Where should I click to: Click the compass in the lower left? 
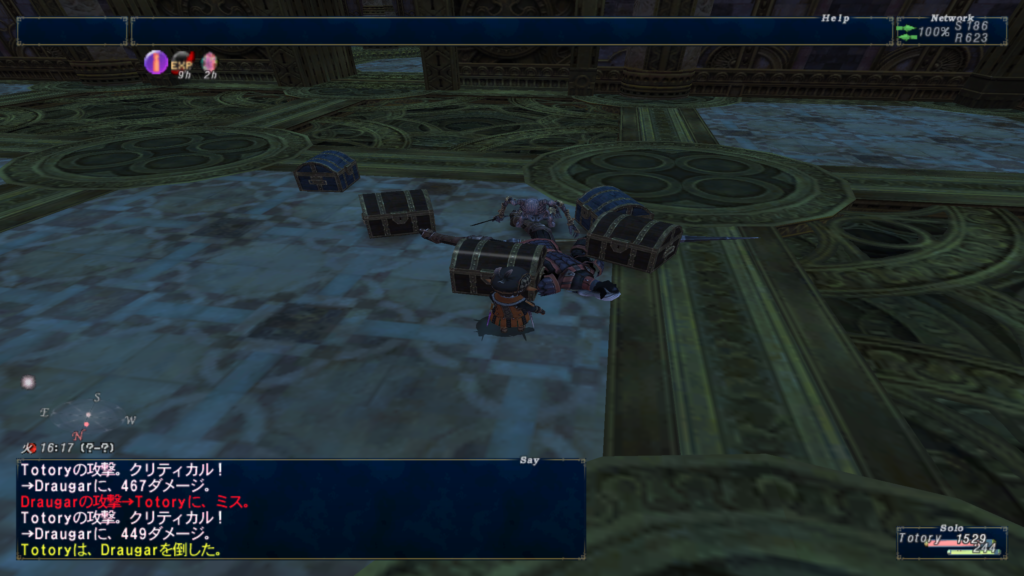coord(86,414)
